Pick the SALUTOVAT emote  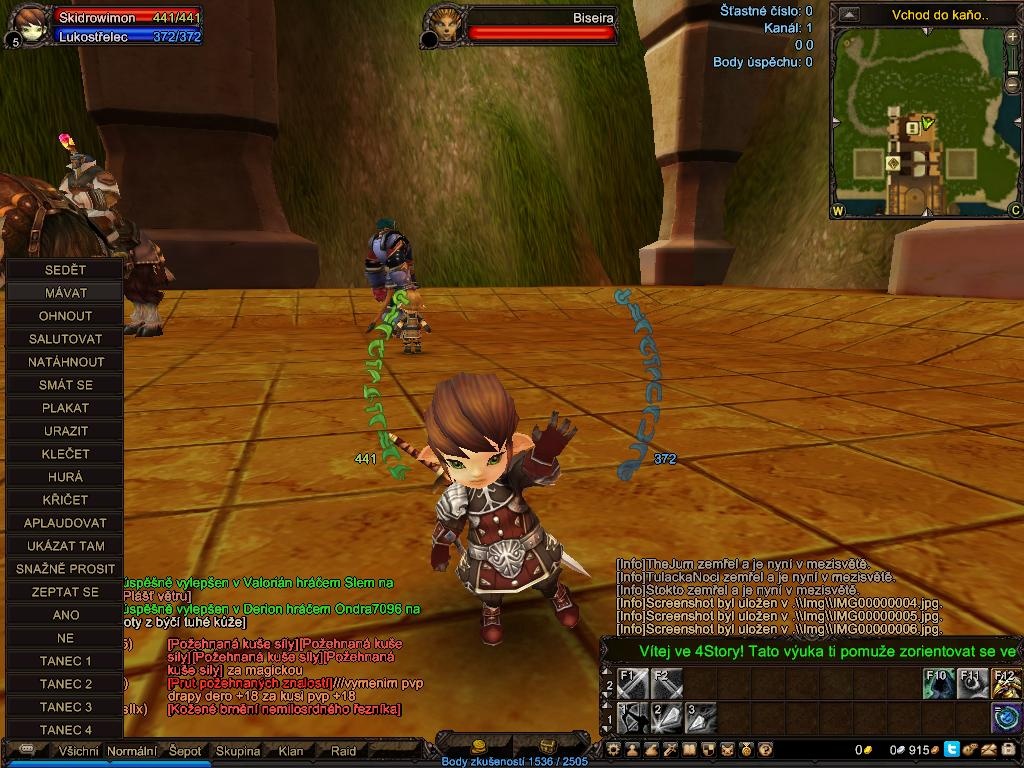point(65,339)
